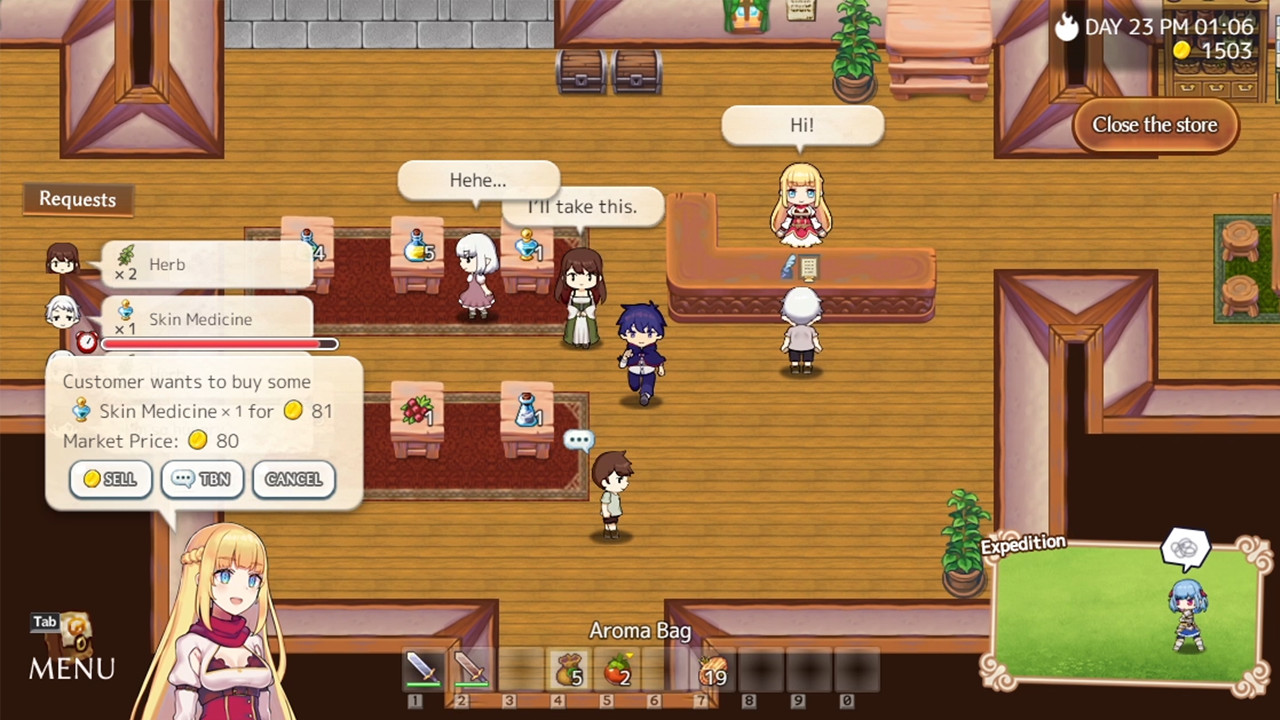Pick up the dropped item speech bubble on floor

click(579, 440)
